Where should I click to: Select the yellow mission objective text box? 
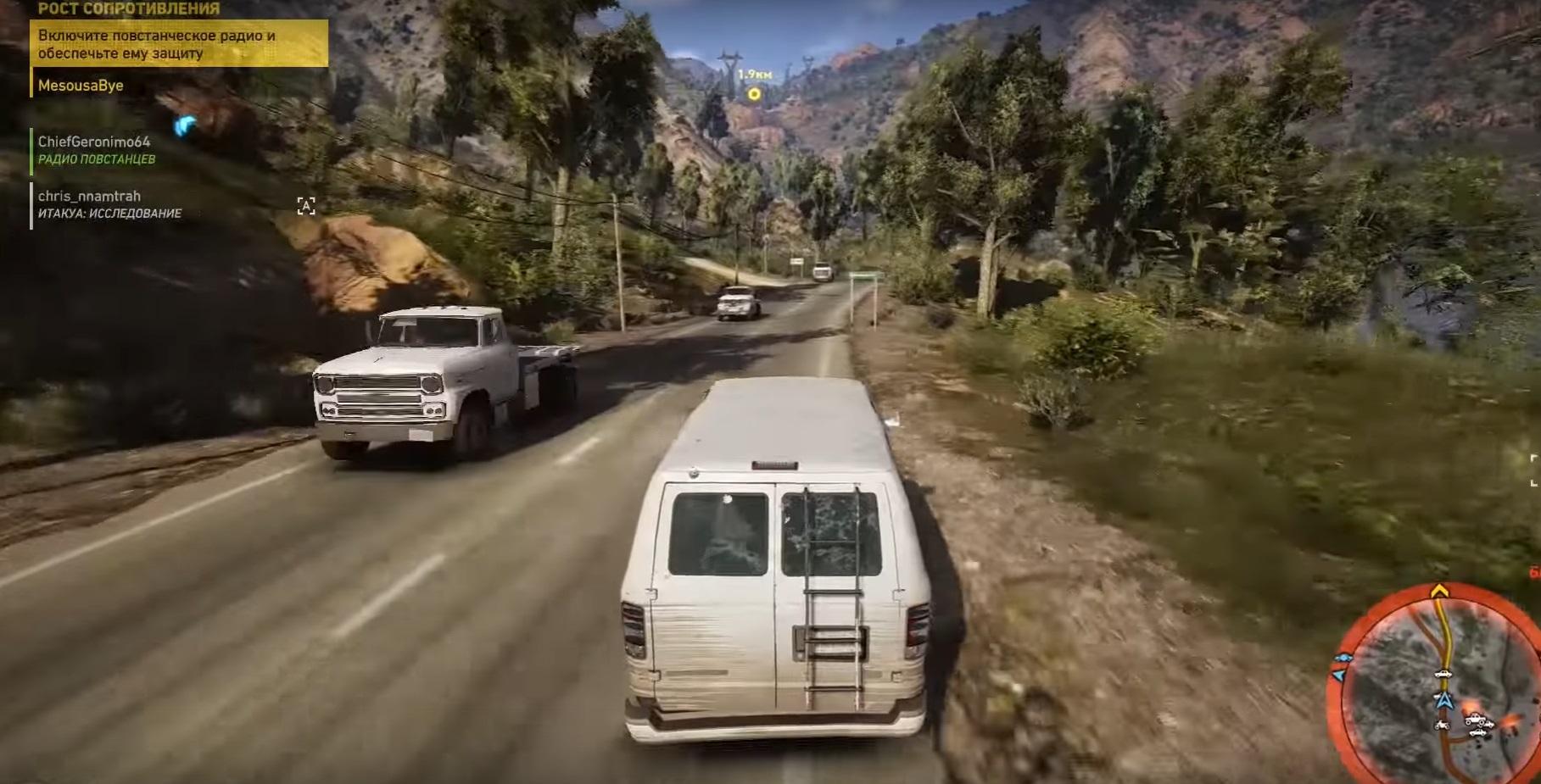(179, 44)
